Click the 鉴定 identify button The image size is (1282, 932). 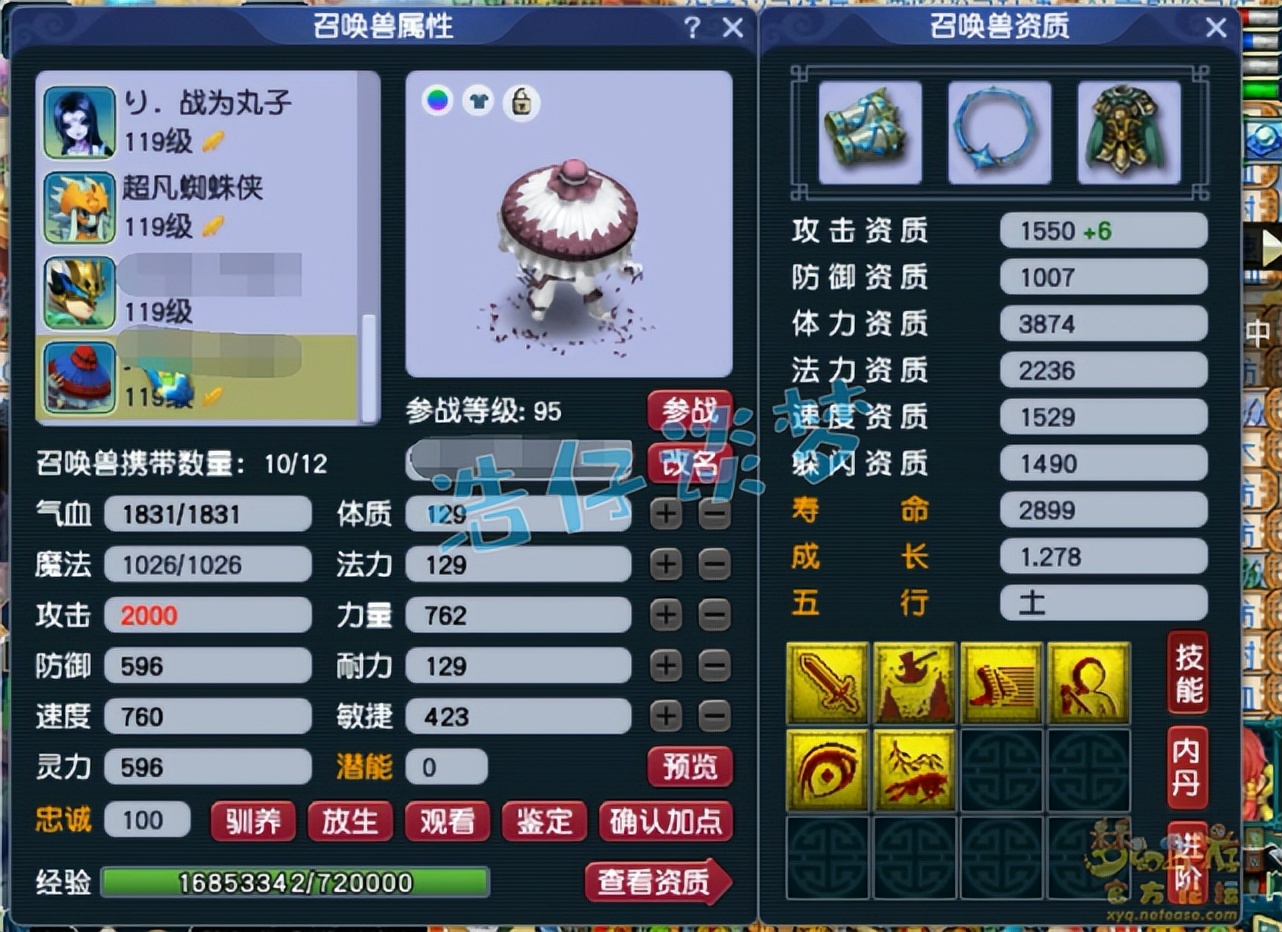point(543,823)
